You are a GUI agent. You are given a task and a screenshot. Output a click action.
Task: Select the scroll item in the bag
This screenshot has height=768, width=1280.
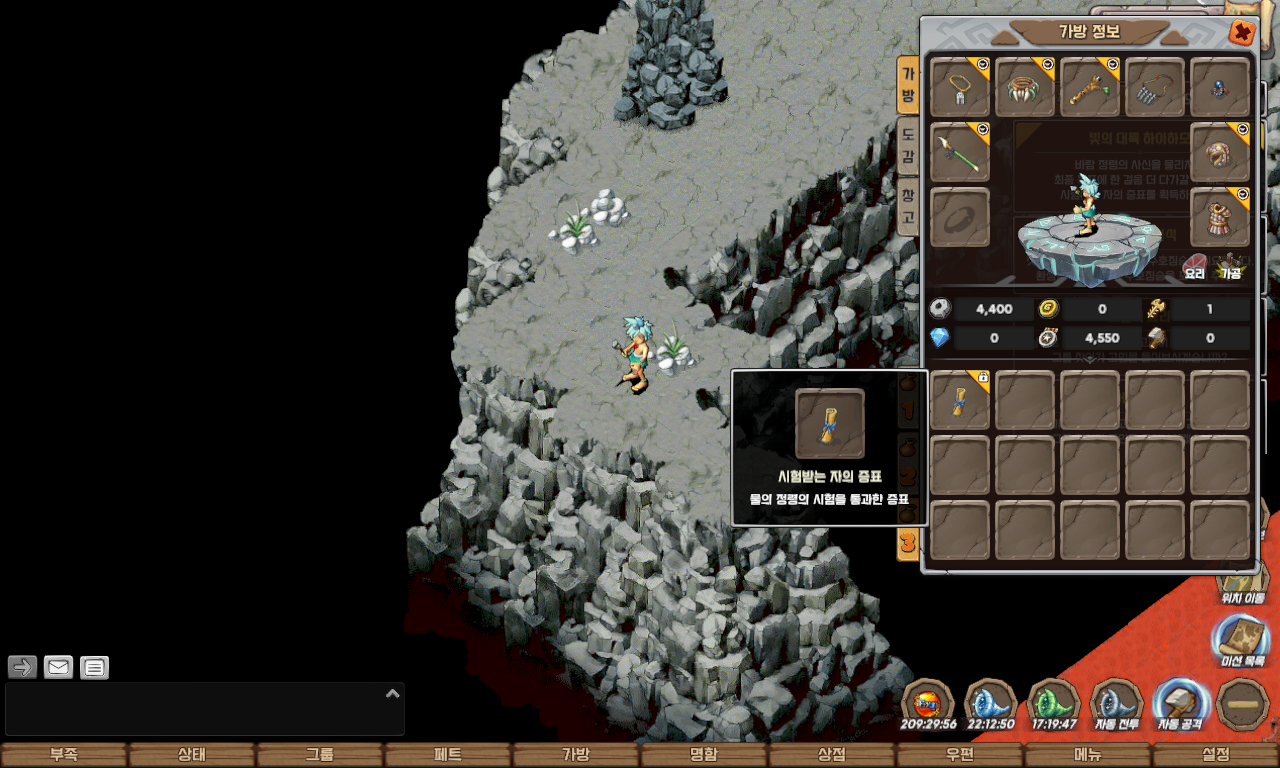coord(960,400)
